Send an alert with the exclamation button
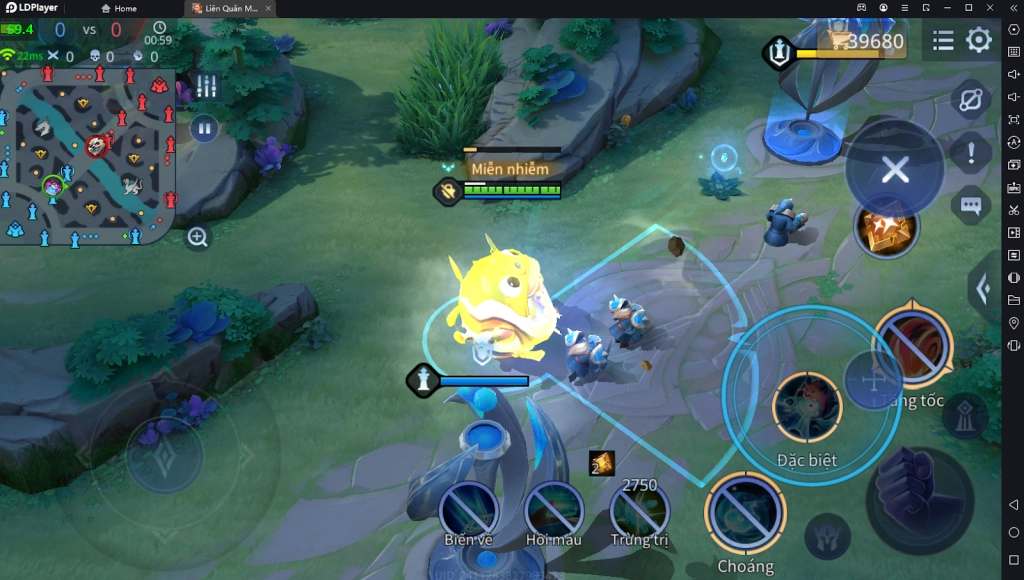This screenshot has width=1024, height=580. tap(970, 154)
